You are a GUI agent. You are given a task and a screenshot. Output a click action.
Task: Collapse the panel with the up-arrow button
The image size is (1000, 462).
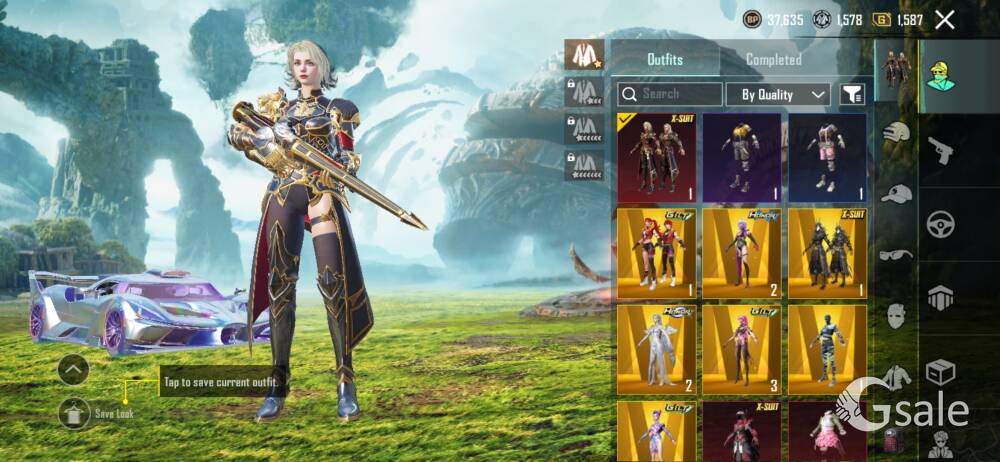tap(74, 370)
